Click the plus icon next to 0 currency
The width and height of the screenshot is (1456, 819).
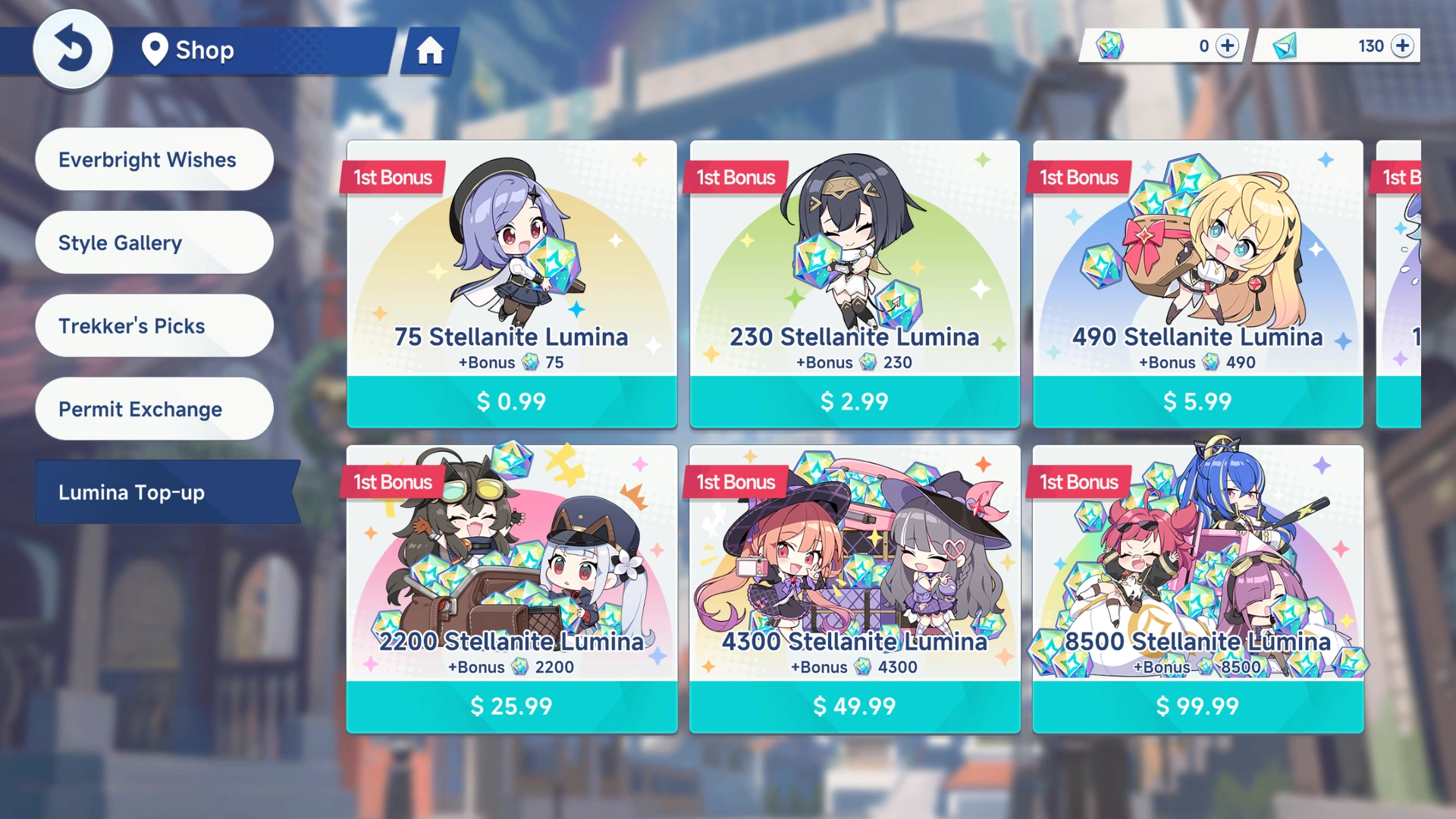point(1227,45)
